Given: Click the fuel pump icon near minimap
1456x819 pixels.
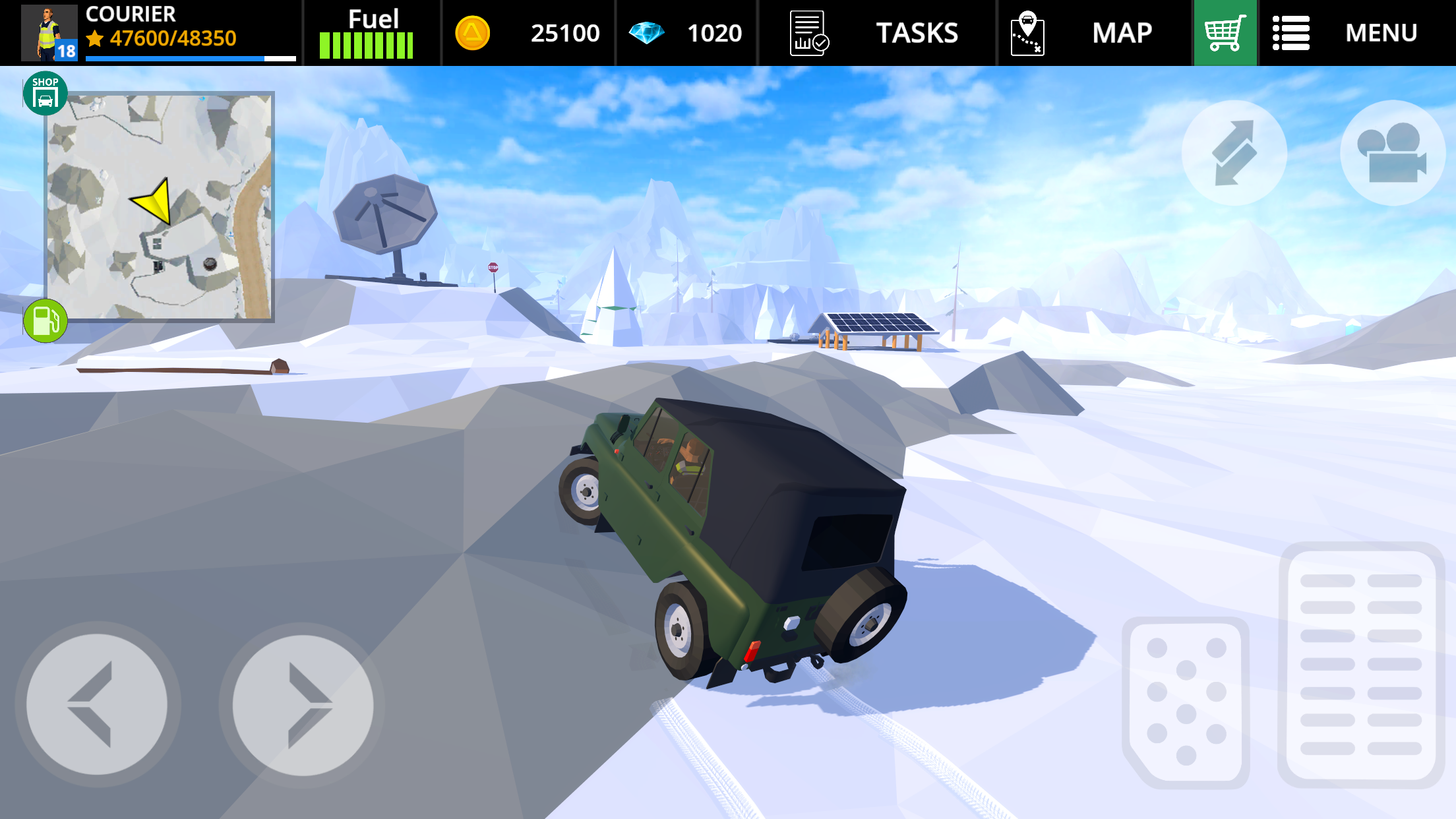Looking at the screenshot, I should click(45, 321).
